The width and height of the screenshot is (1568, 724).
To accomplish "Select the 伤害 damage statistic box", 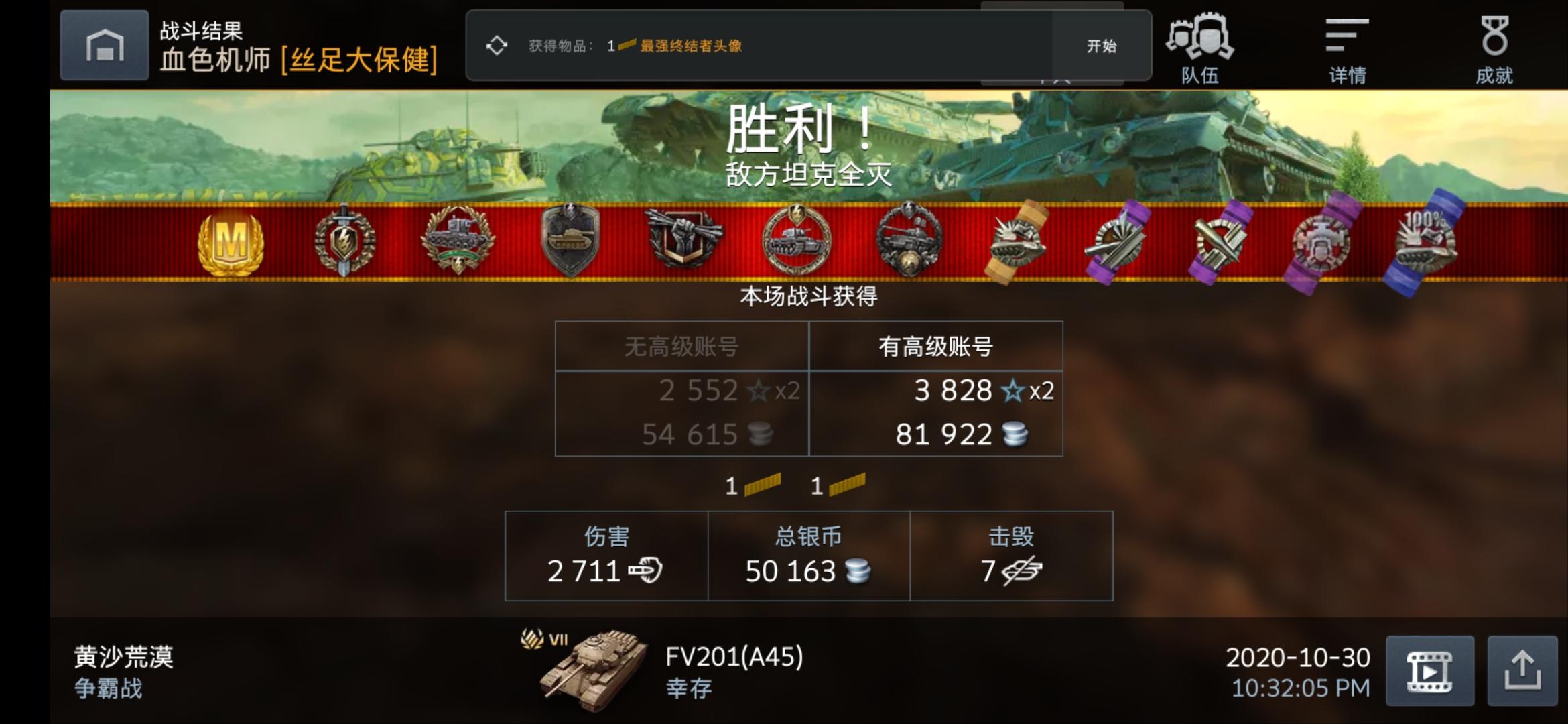I will pos(605,555).
